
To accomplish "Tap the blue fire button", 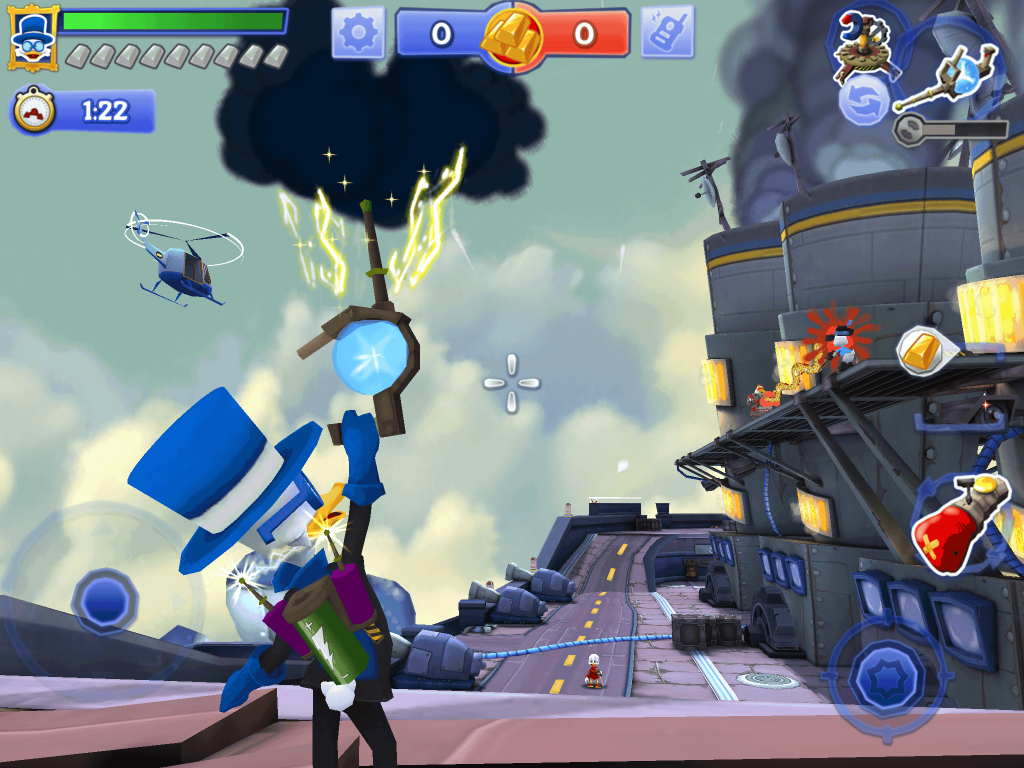I will (x=885, y=673).
